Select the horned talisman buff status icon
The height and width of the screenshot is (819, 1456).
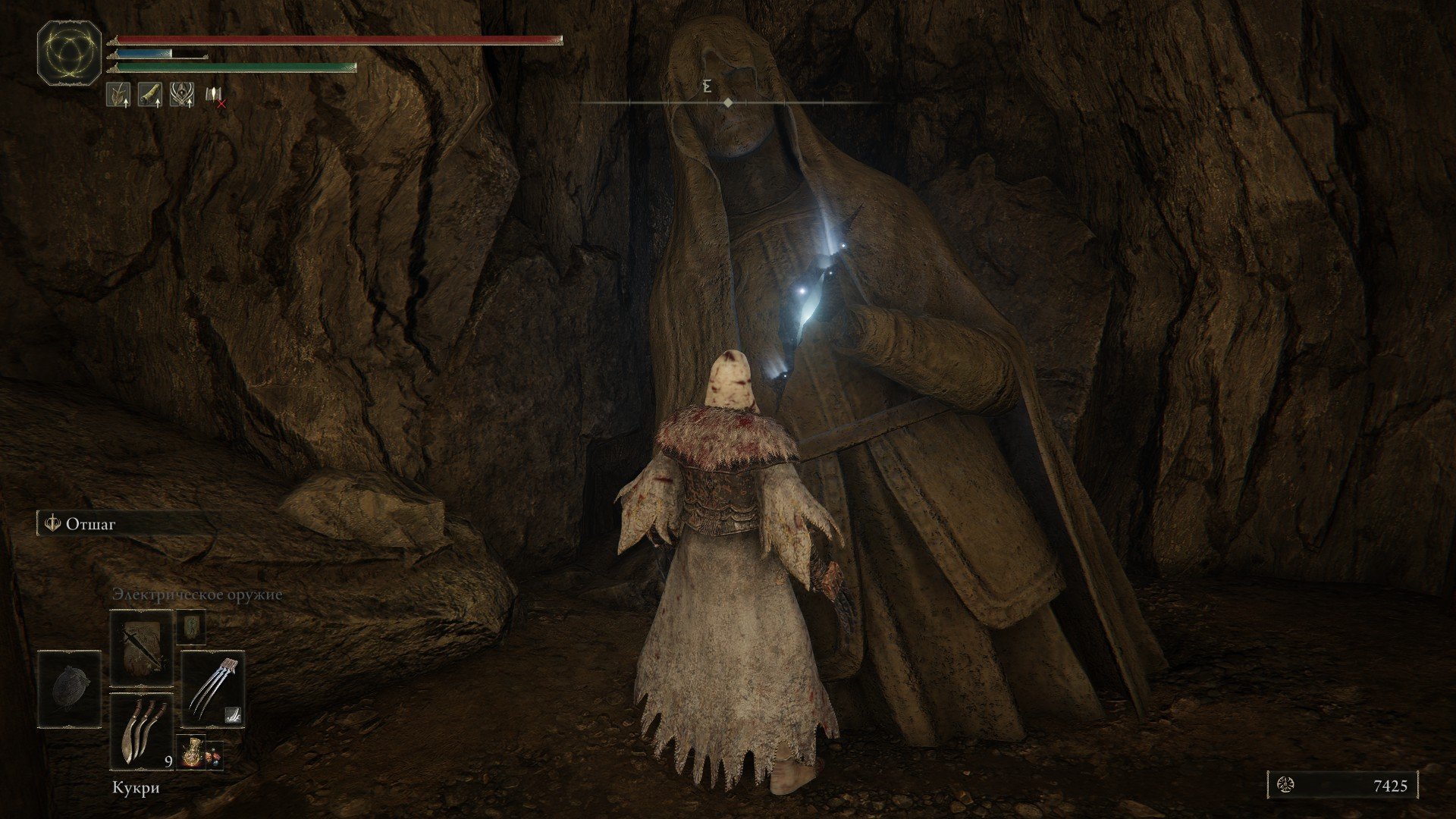pos(181,94)
